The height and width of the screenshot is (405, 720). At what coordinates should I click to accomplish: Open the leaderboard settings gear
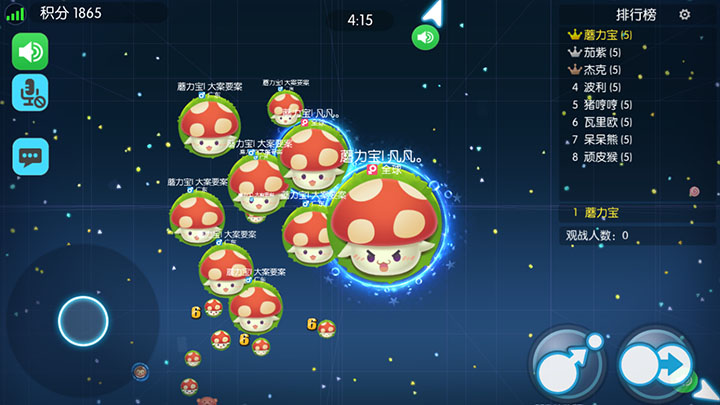pos(685,15)
